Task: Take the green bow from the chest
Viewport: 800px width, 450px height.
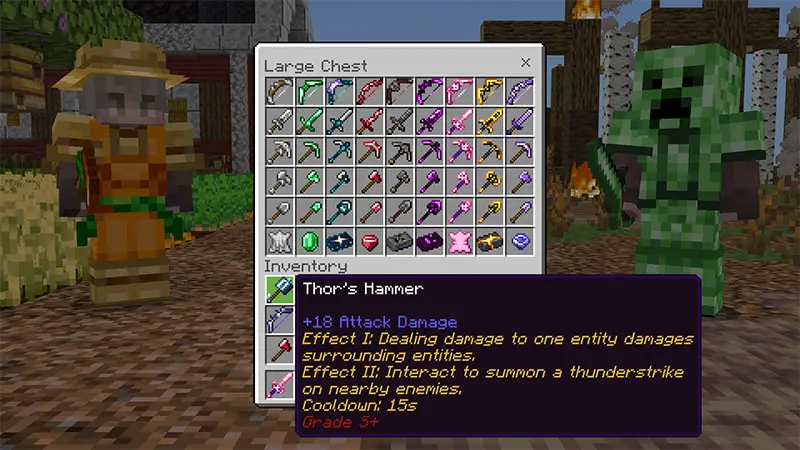Action: [x=309, y=91]
